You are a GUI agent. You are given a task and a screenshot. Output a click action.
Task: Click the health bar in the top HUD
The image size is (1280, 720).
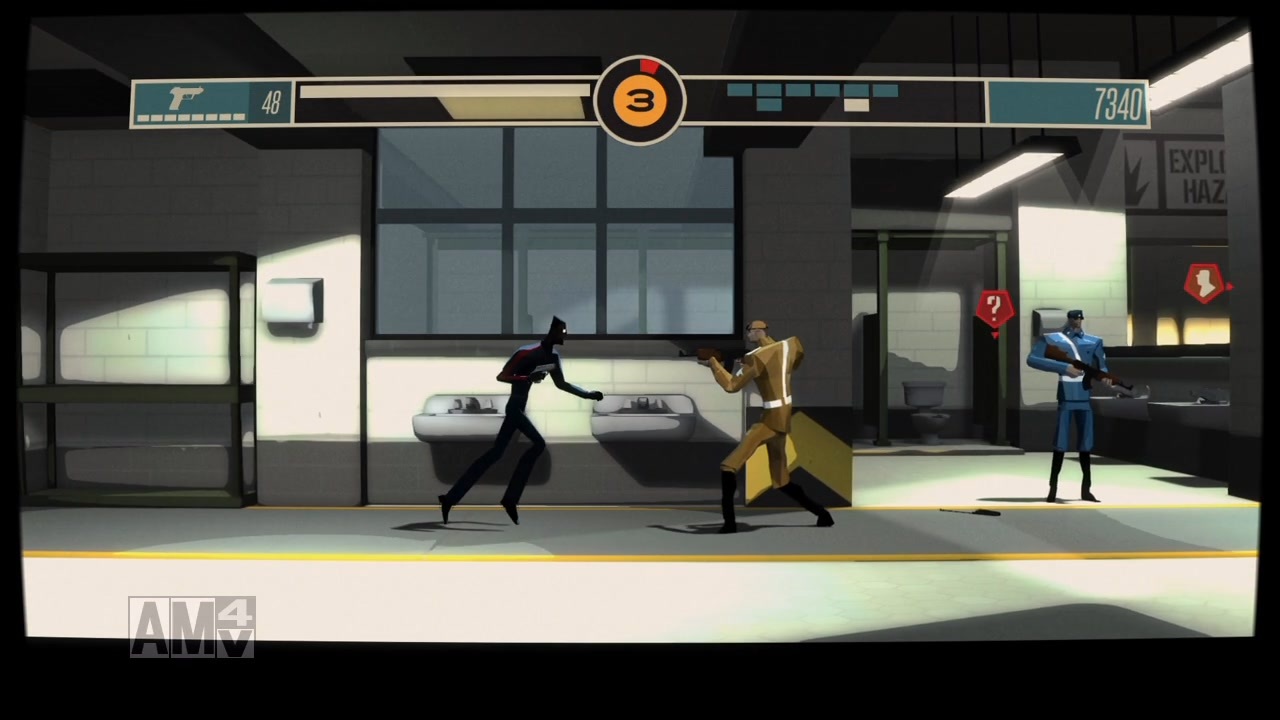tap(445, 89)
